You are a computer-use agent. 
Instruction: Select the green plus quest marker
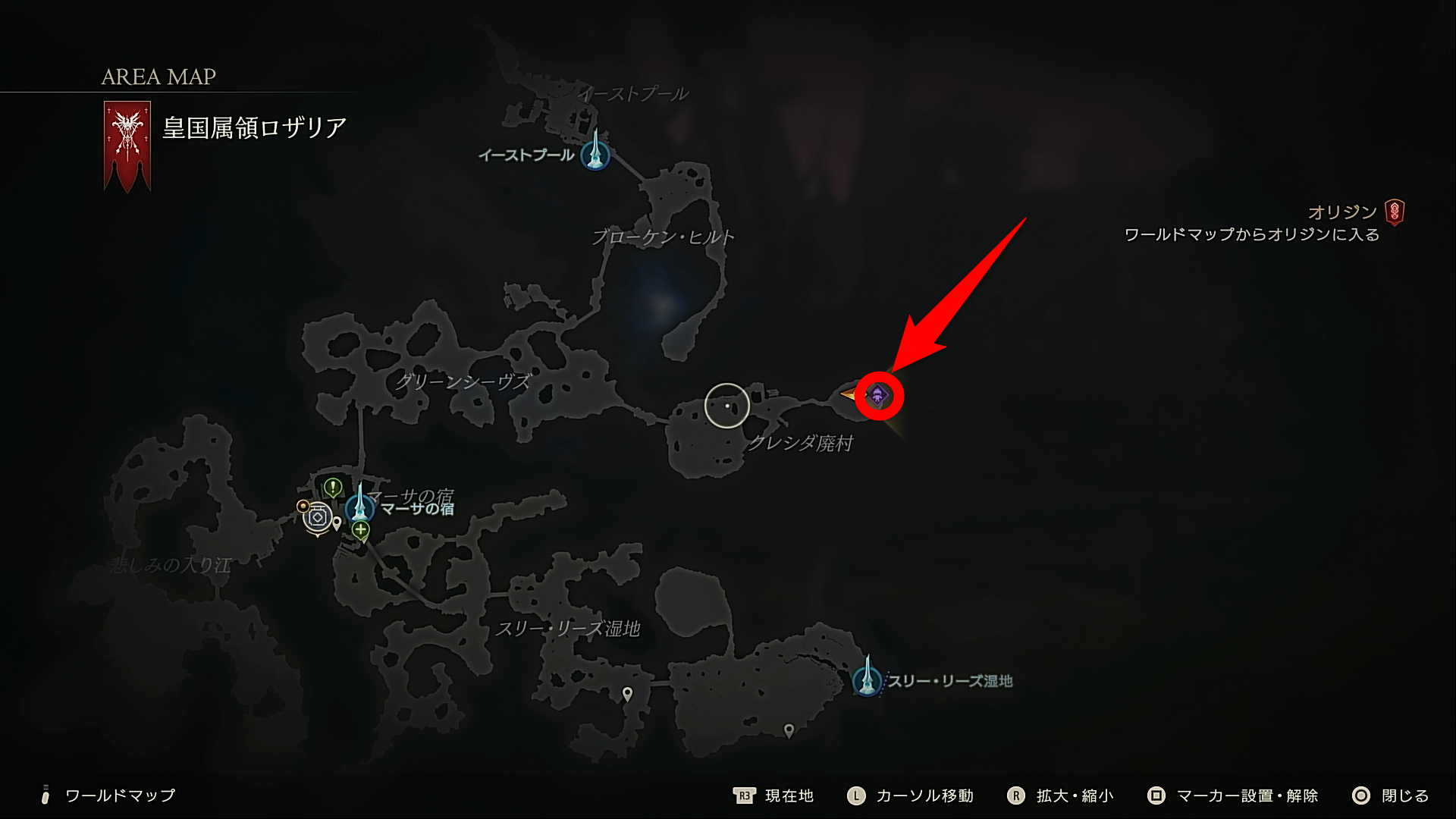(361, 530)
